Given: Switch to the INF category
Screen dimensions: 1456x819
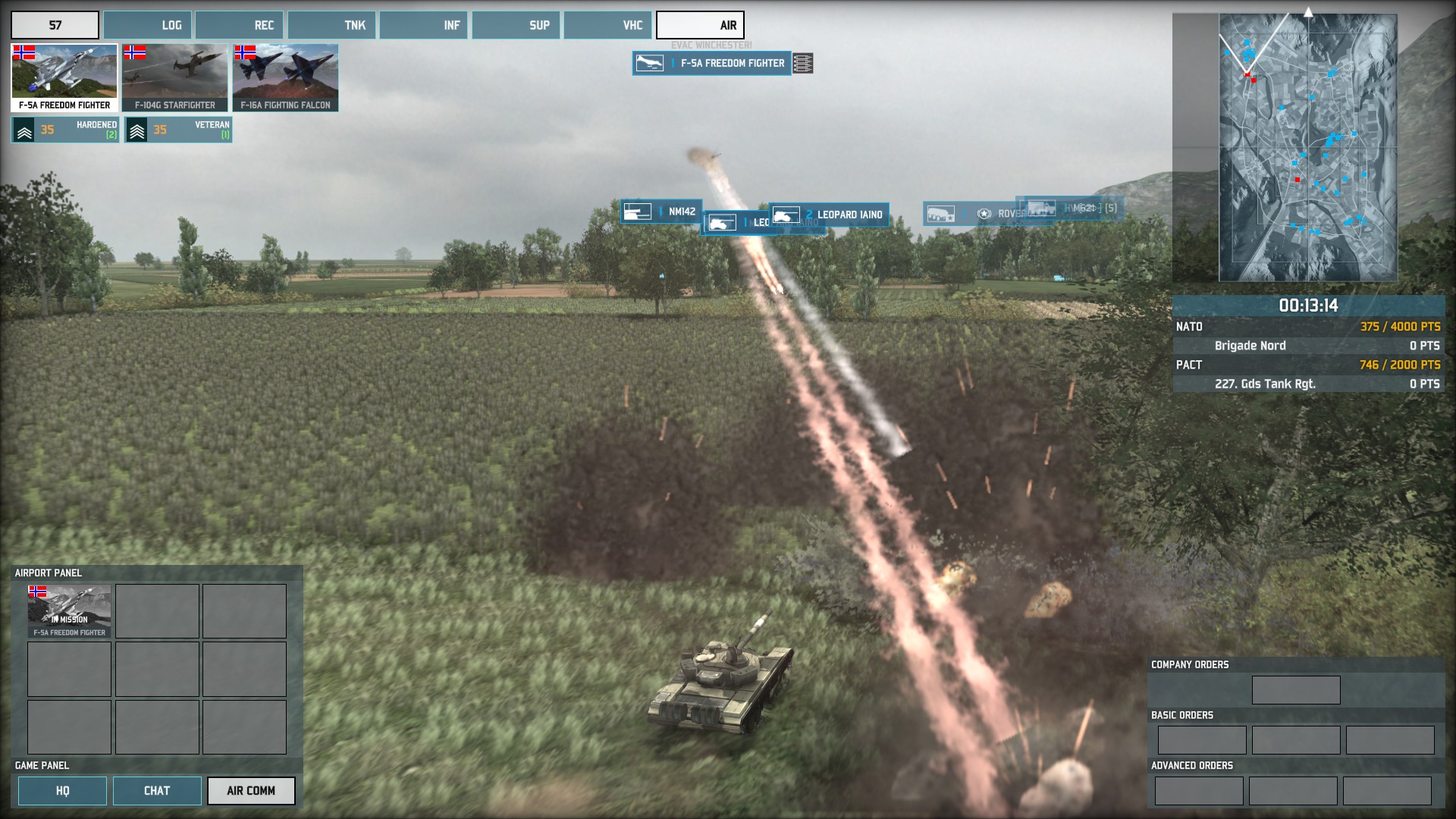Looking at the screenshot, I should pyautogui.click(x=424, y=25).
